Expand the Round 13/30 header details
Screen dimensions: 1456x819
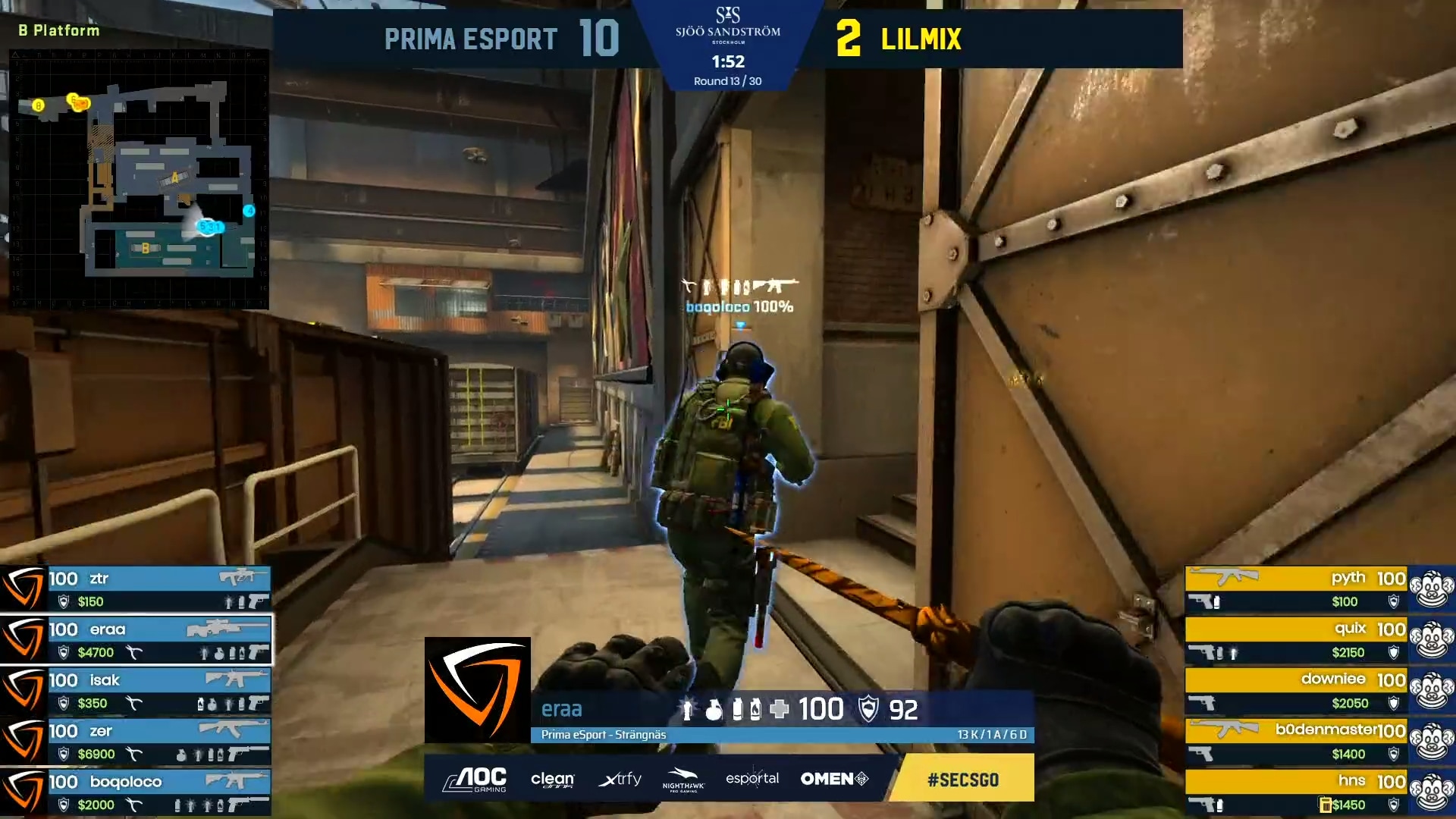point(728,80)
